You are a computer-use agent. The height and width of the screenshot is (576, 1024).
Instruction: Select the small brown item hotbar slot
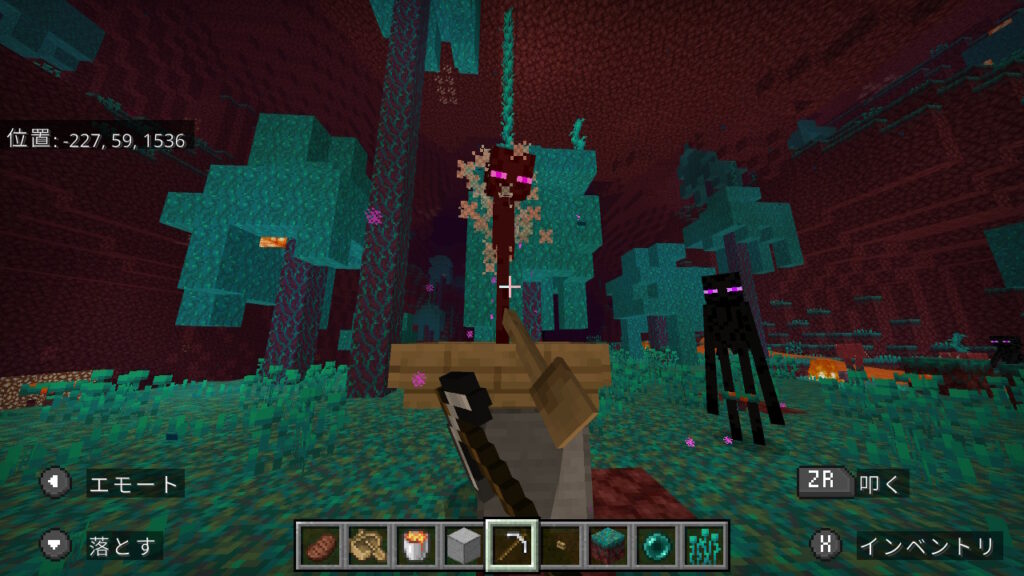coord(559,545)
